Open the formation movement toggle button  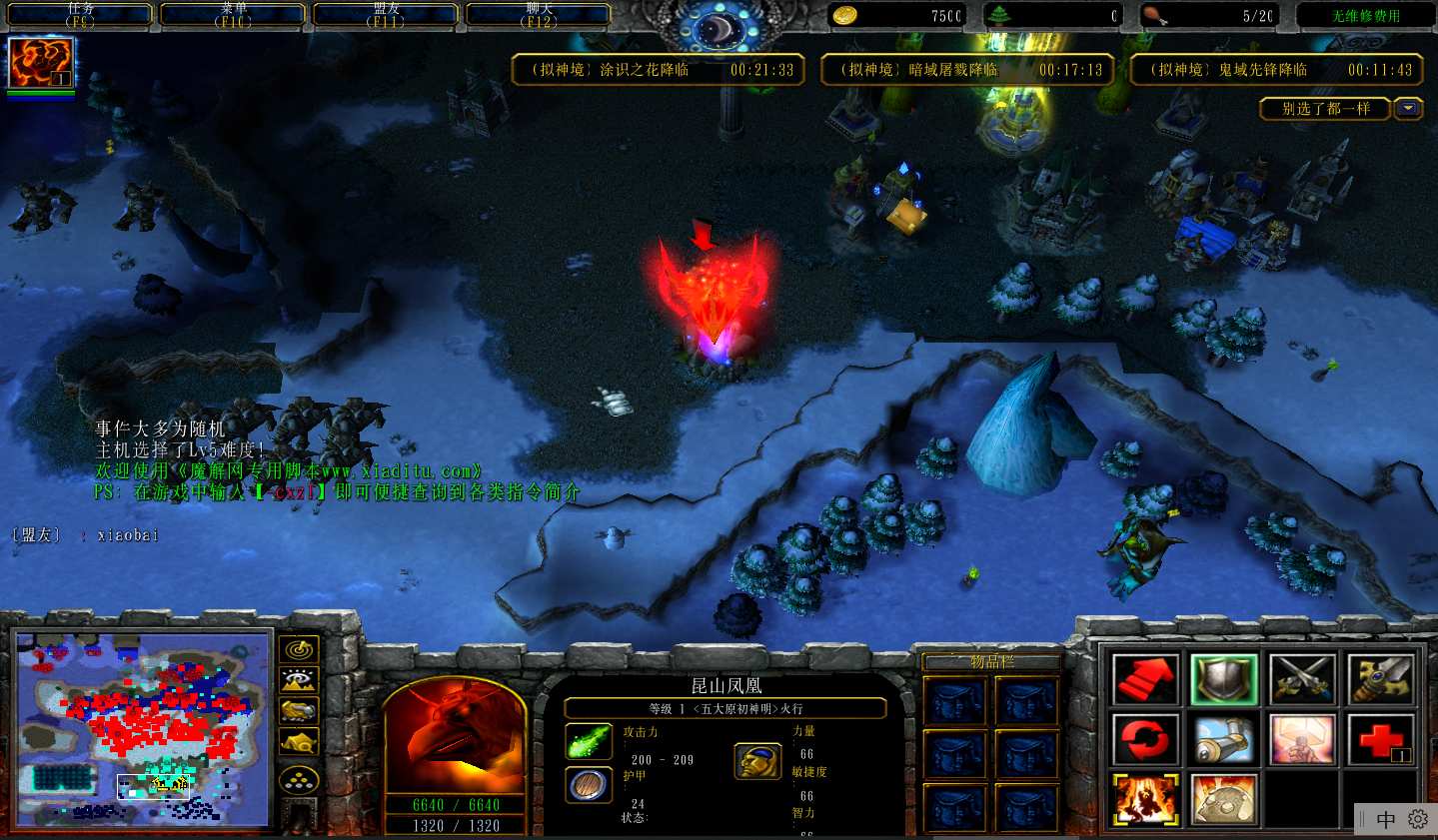pyautogui.click(x=299, y=780)
